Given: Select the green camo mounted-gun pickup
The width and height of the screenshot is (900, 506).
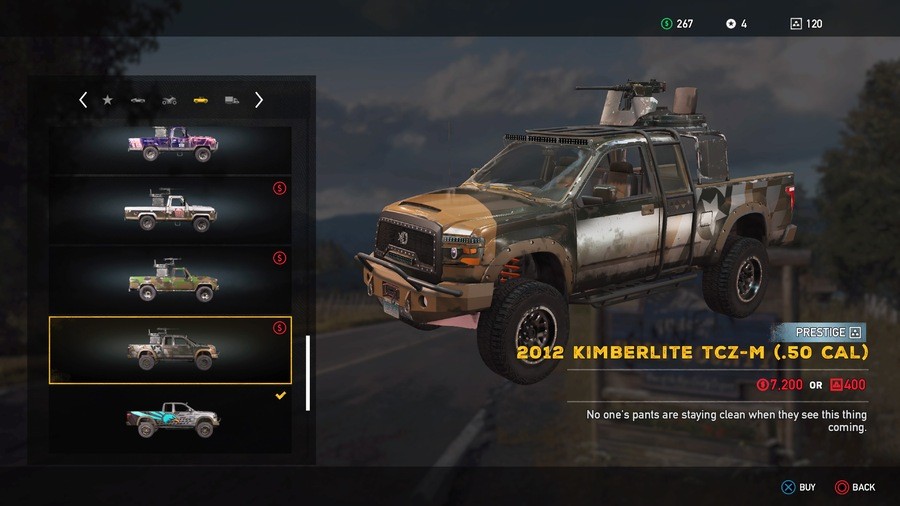Looking at the screenshot, I should coord(171,280).
